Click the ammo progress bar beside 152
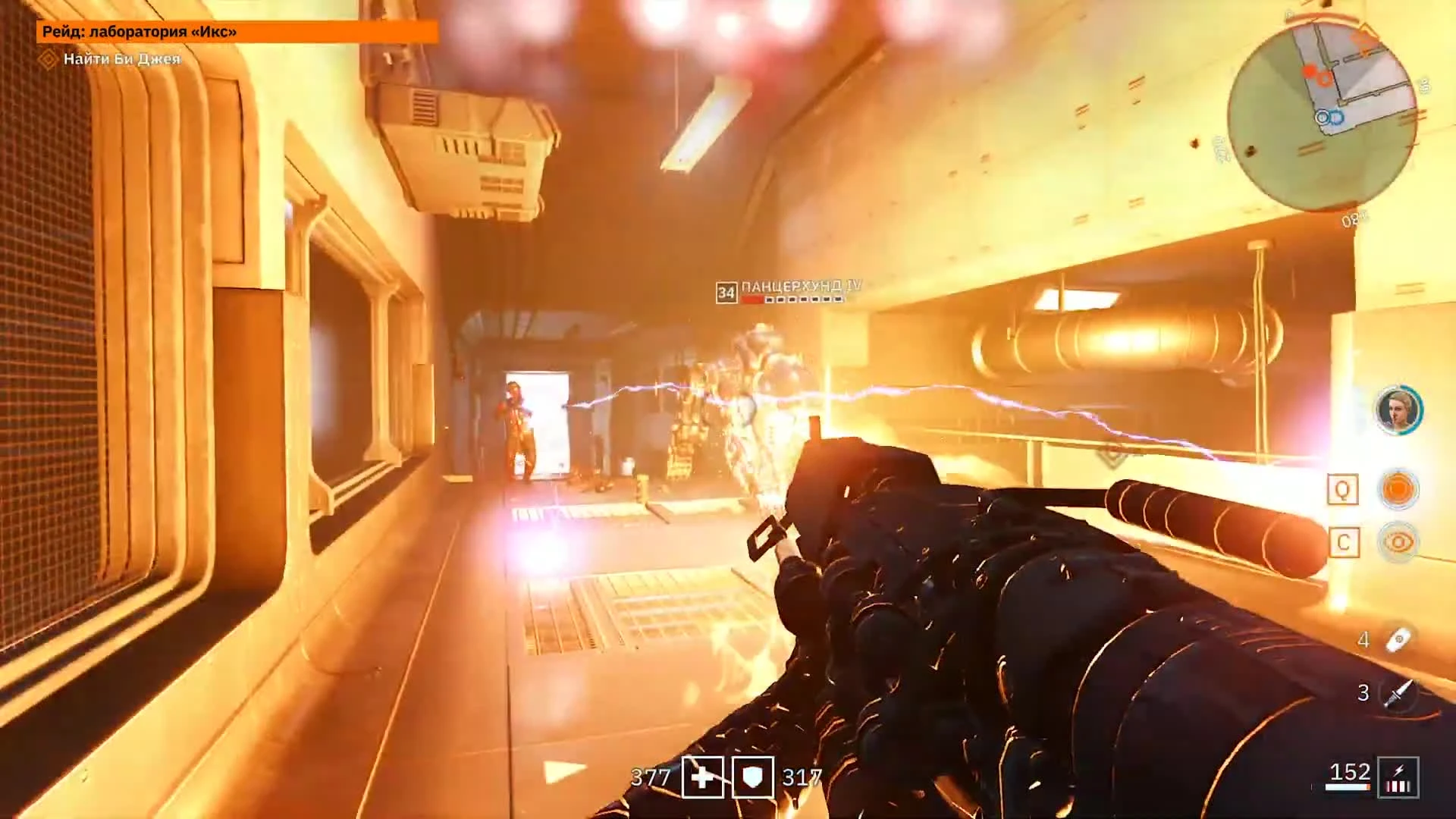 [1348, 786]
